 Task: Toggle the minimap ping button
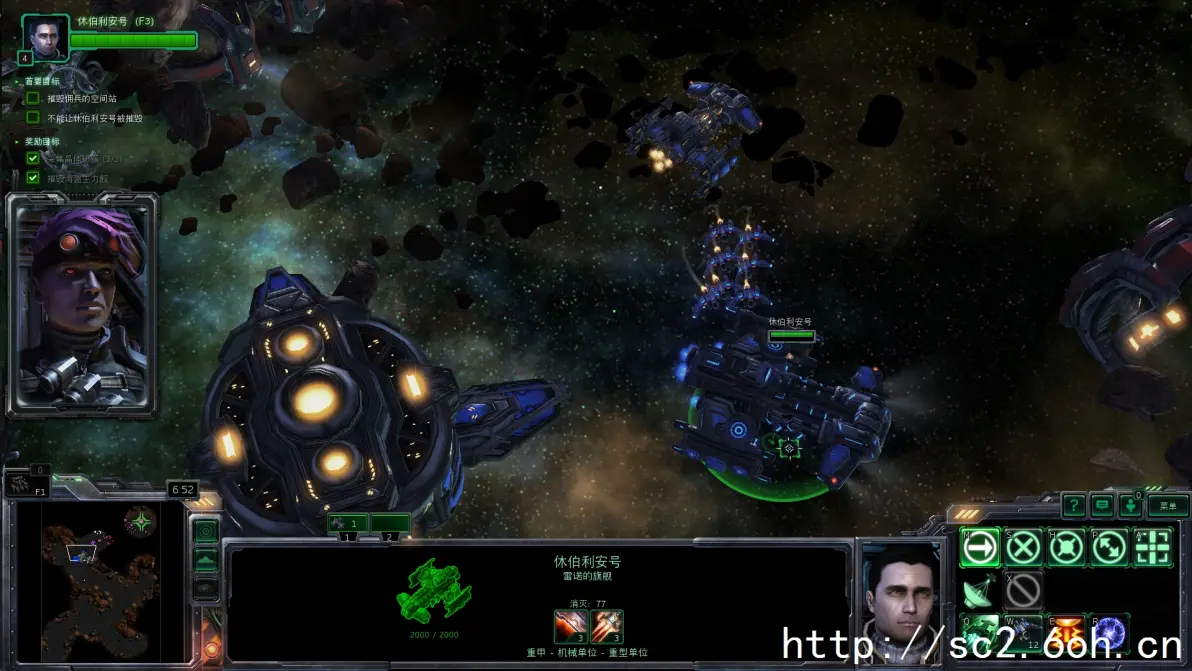[206, 530]
